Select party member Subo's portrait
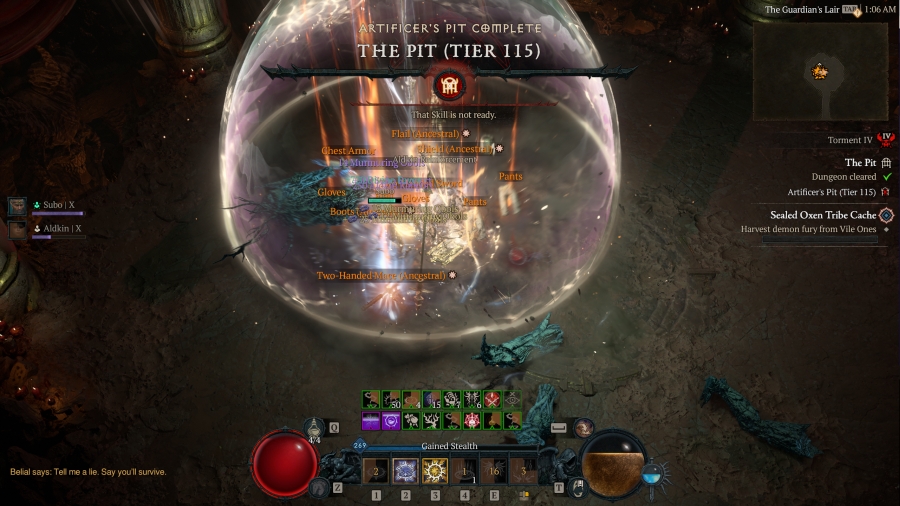This screenshot has height=506, width=900. (x=17, y=206)
